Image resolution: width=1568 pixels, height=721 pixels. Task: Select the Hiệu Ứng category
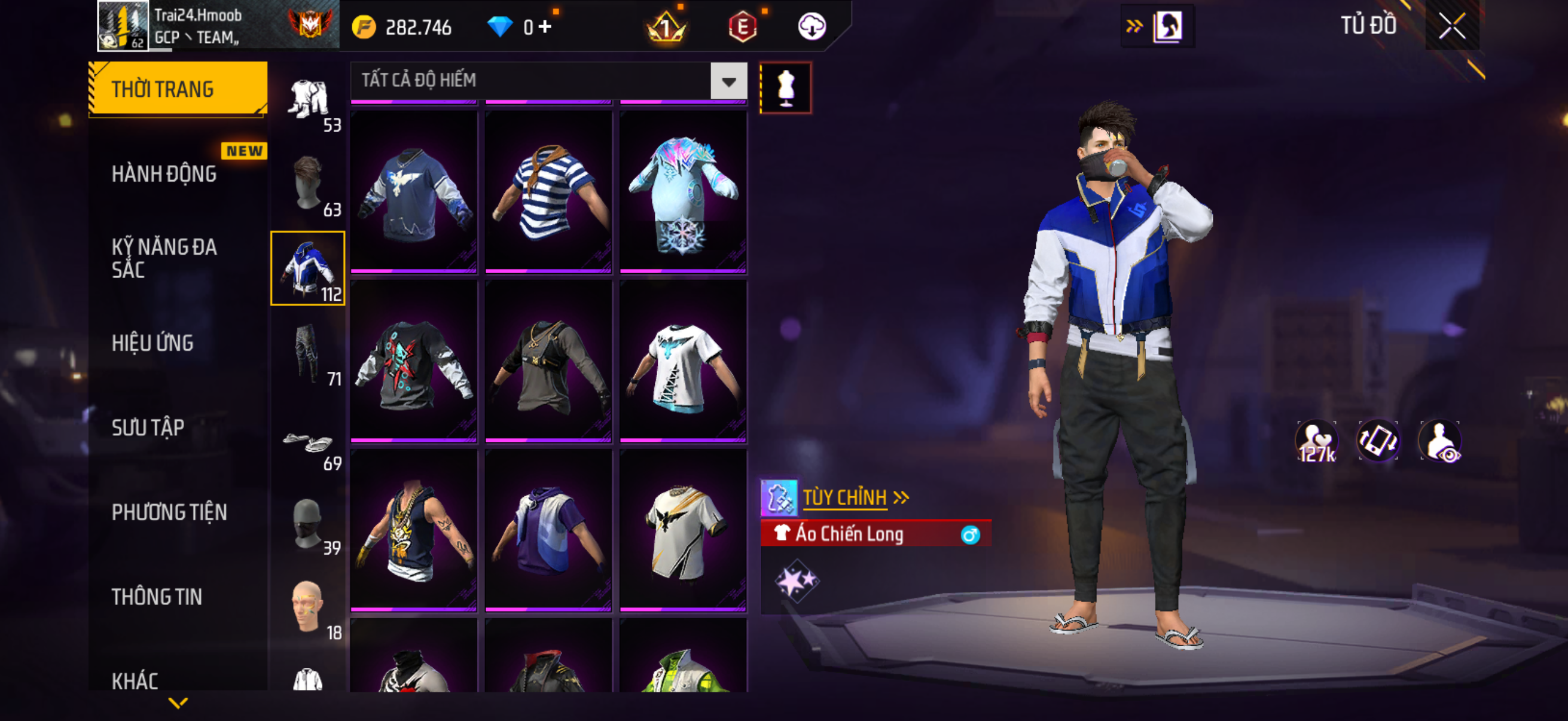(152, 343)
